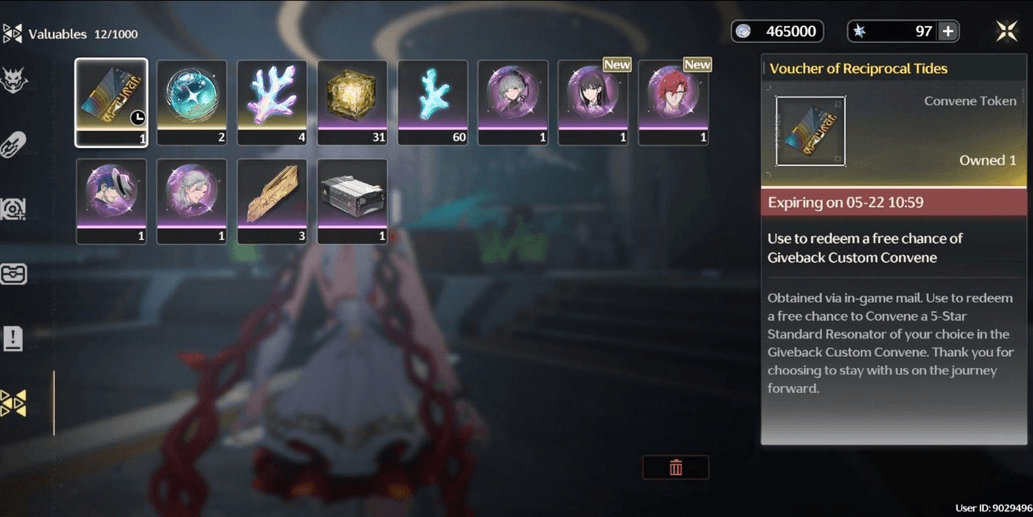Open the trash bin to discard items
1033x517 pixels.
(676, 468)
